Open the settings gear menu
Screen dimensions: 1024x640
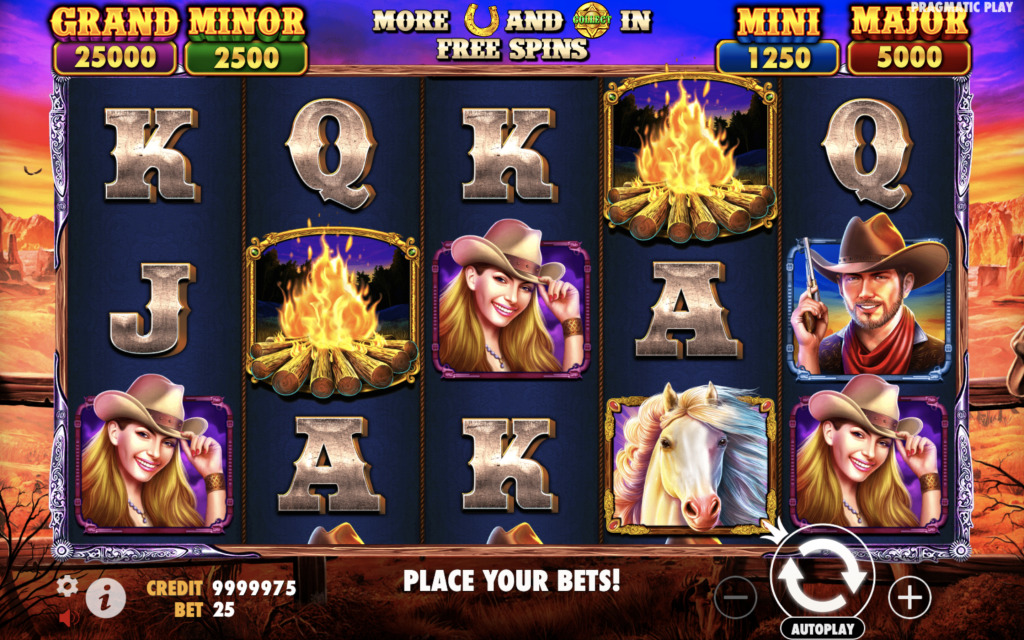pyautogui.click(x=67, y=586)
